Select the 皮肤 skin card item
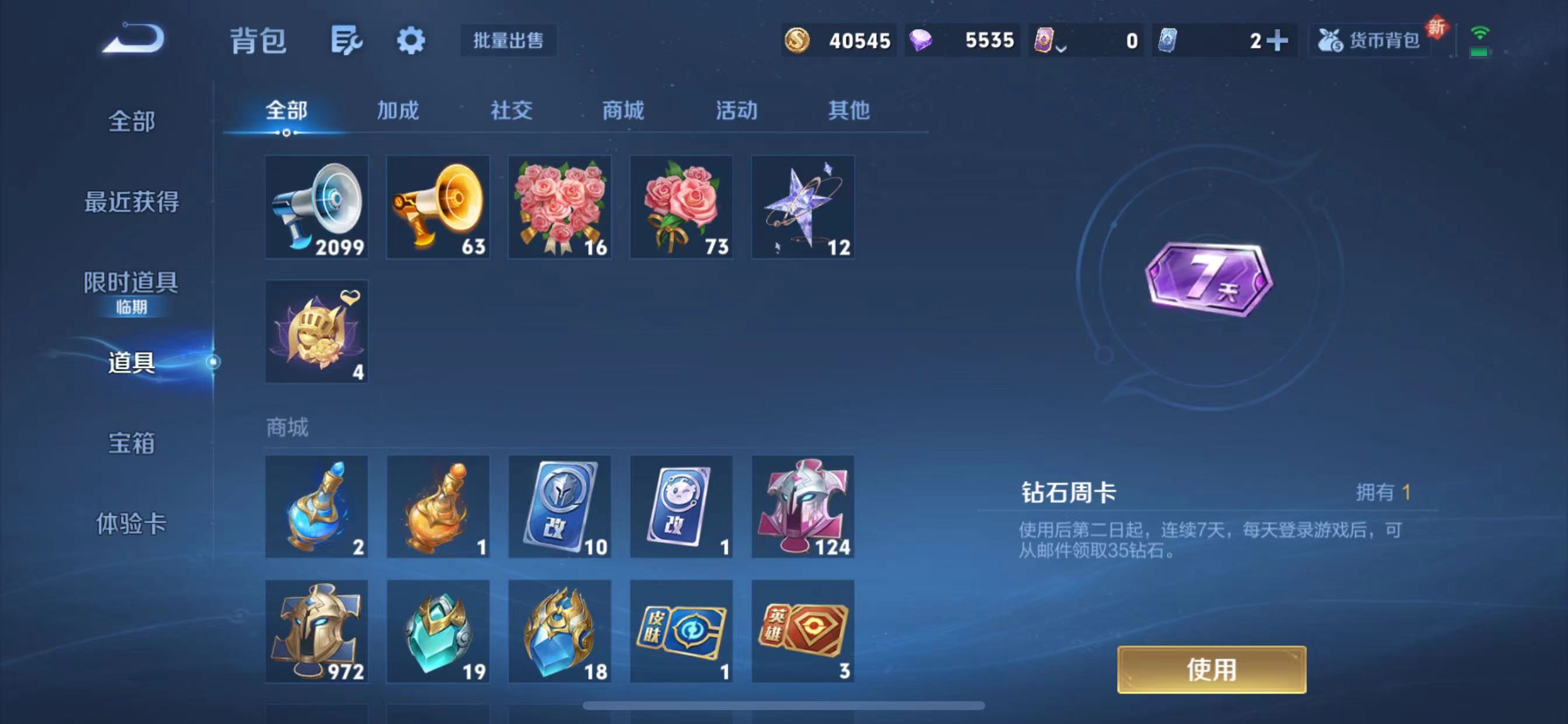 pyautogui.click(x=681, y=632)
